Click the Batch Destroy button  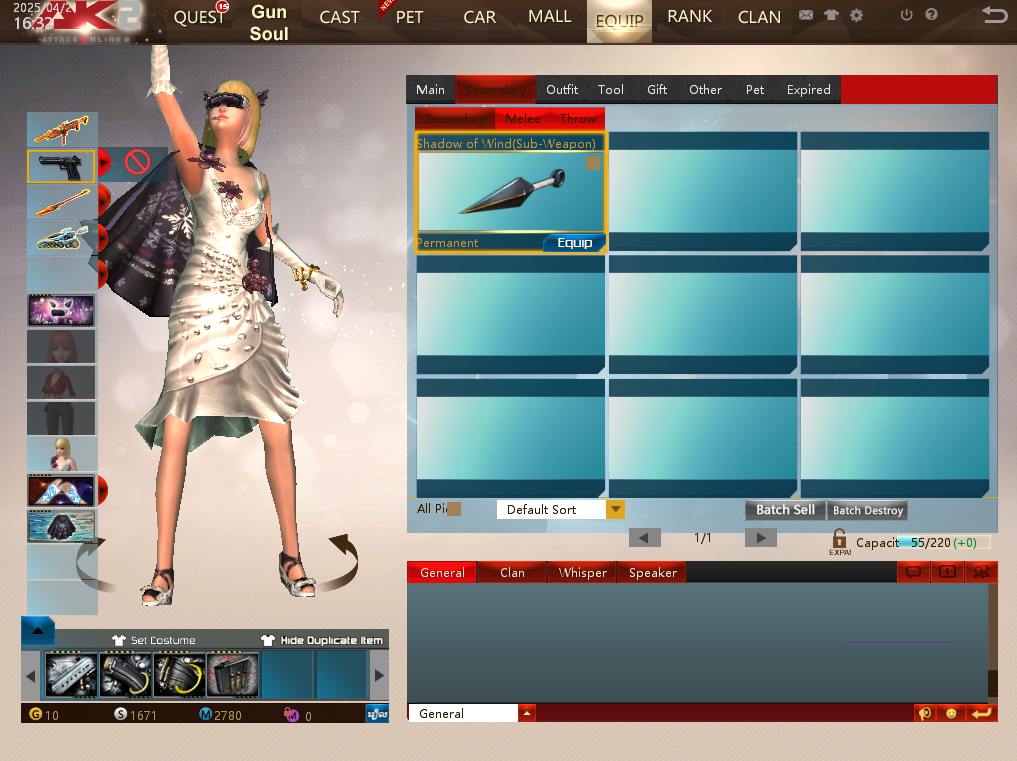click(868, 510)
